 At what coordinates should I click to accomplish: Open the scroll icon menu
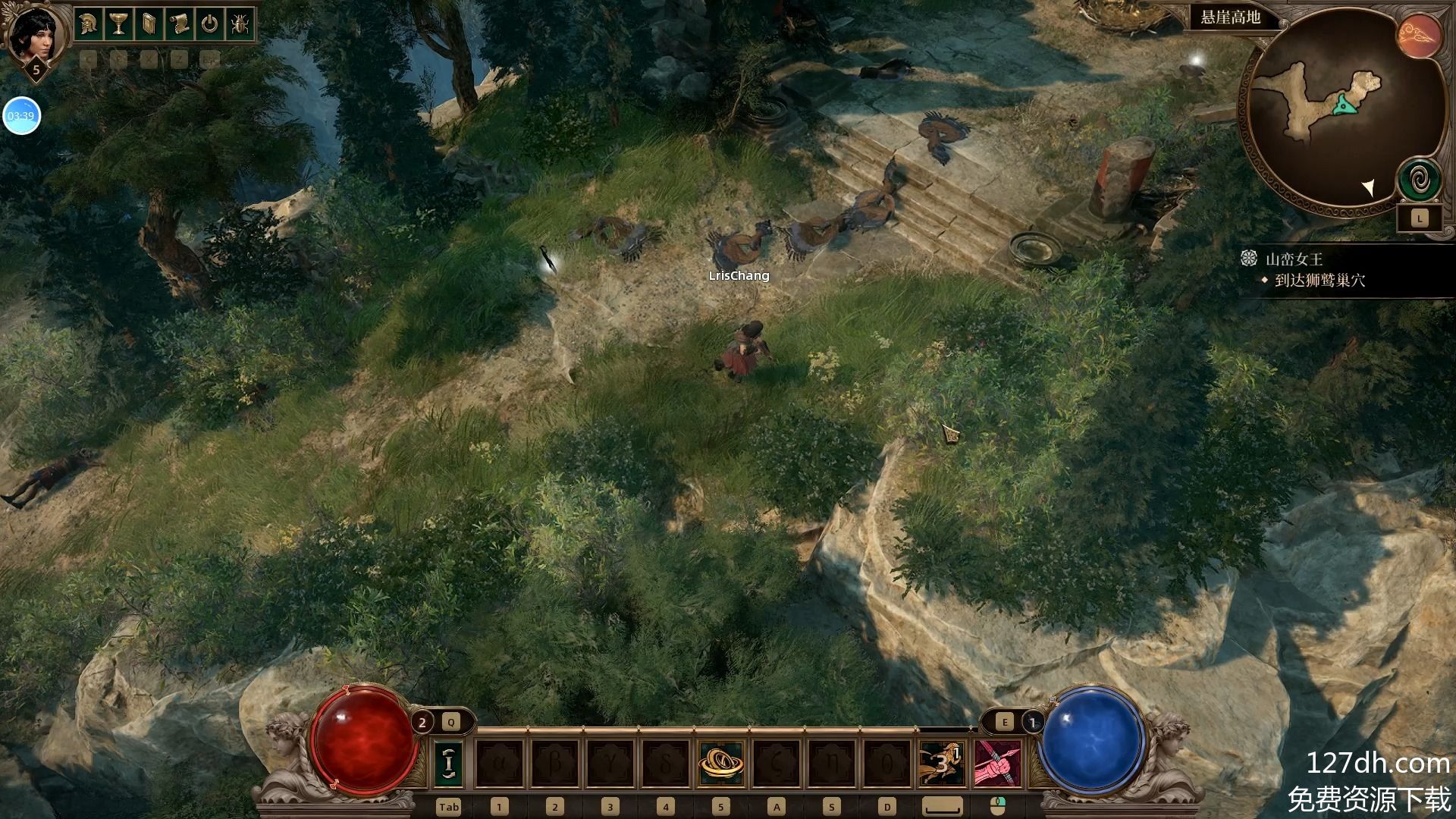tap(179, 25)
